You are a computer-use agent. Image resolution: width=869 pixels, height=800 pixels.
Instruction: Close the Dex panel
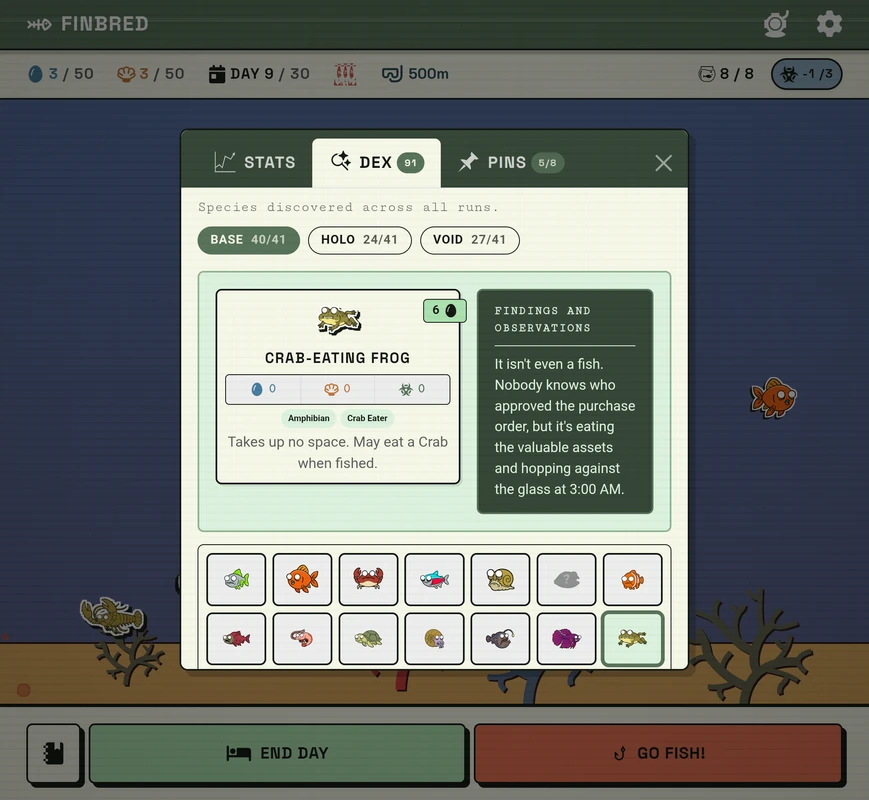(663, 163)
